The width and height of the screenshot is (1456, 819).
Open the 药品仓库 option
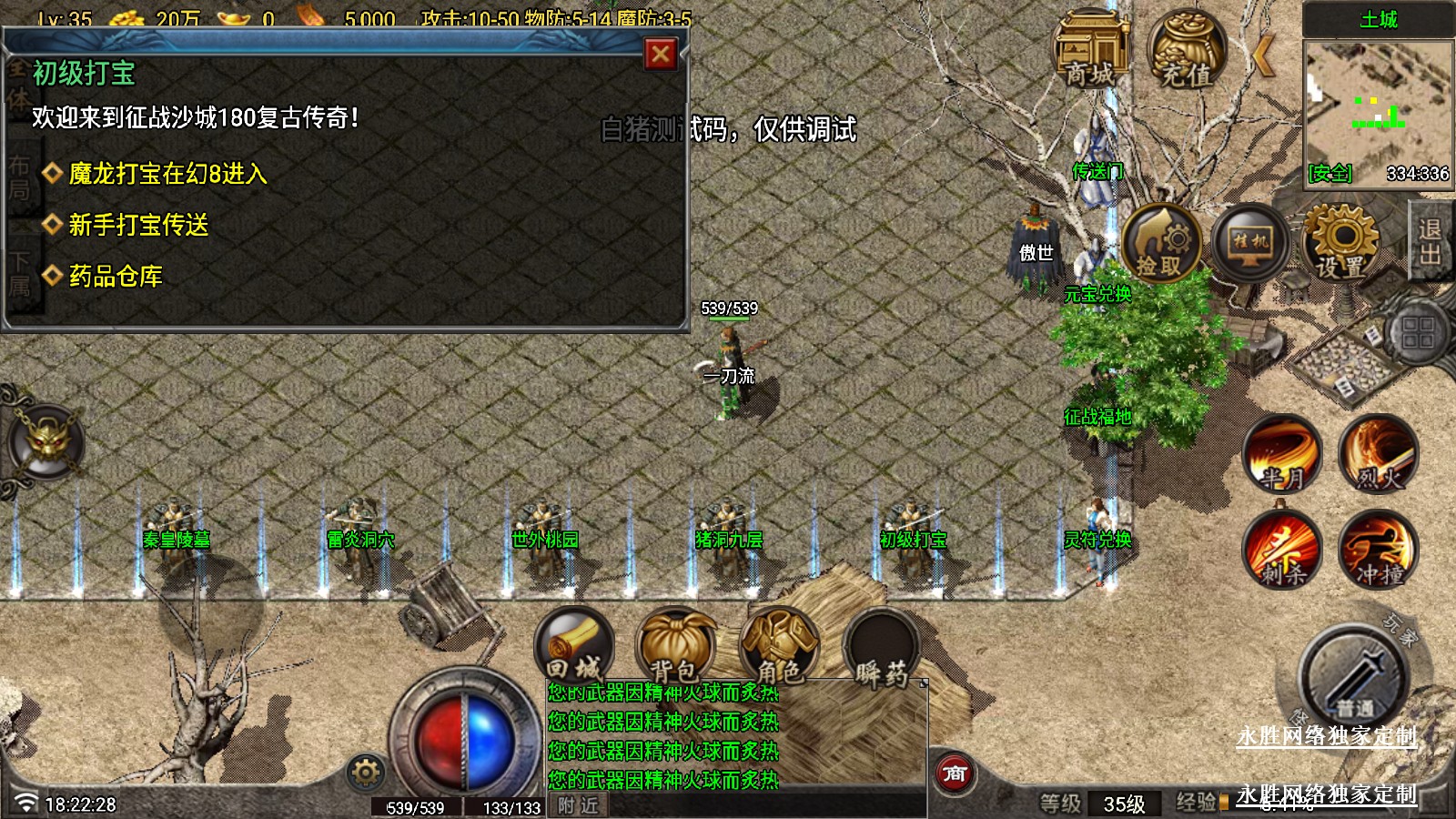116,276
